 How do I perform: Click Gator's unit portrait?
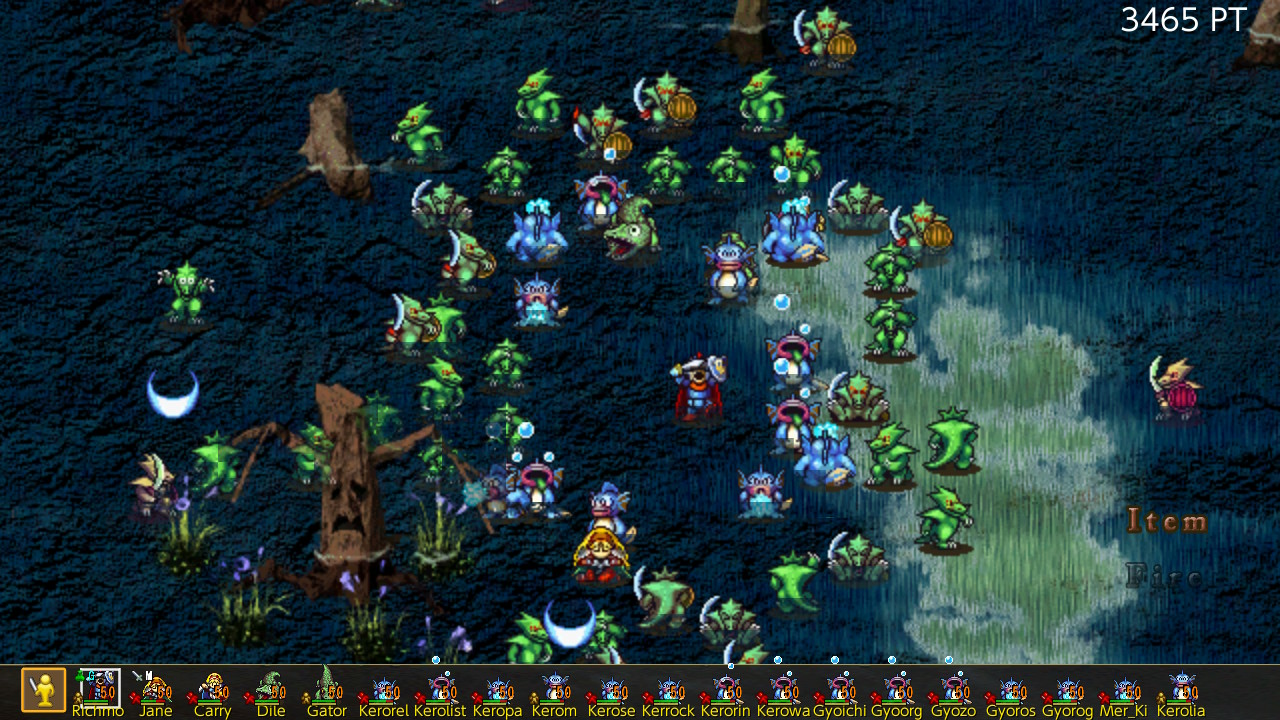tap(327, 688)
